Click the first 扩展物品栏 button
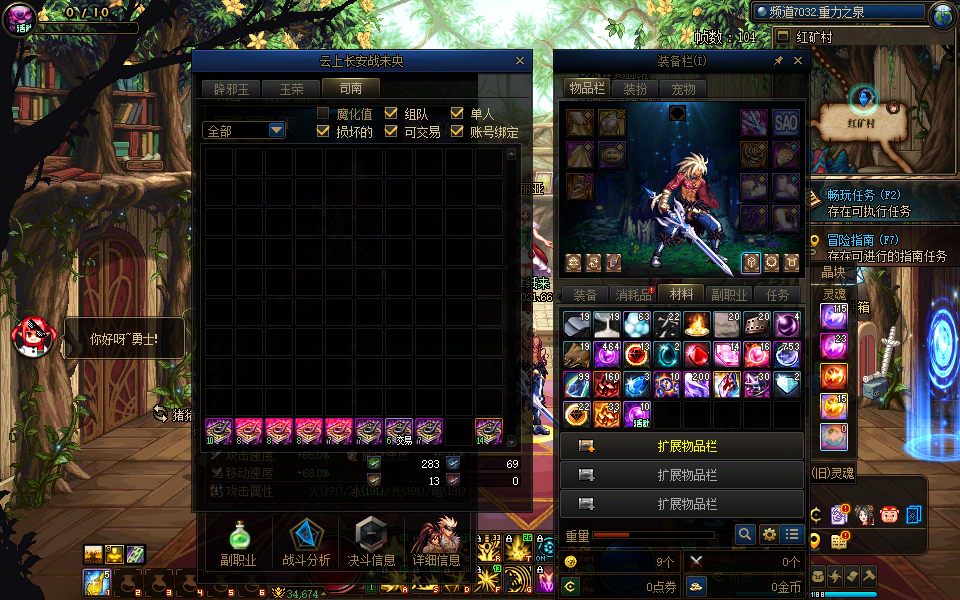This screenshot has height=600, width=960. pos(681,446)
